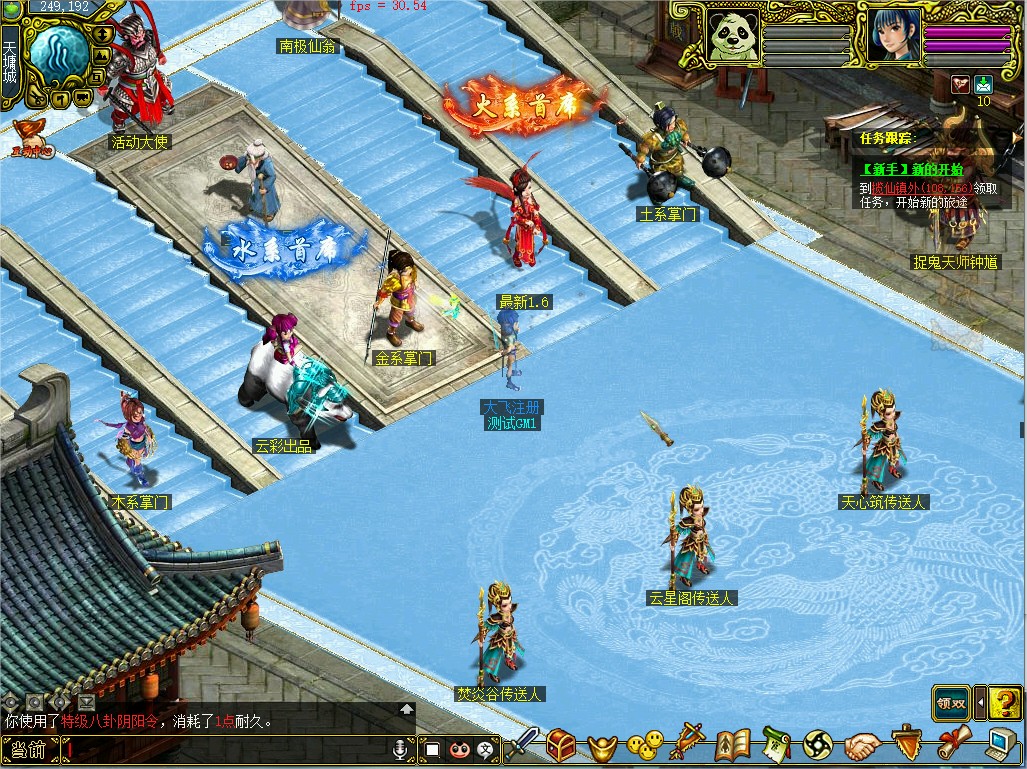The image size is (1027, 769).
Task: Open the red treasure chest bag
Action: pyautogui.click(x=561, y=746)
